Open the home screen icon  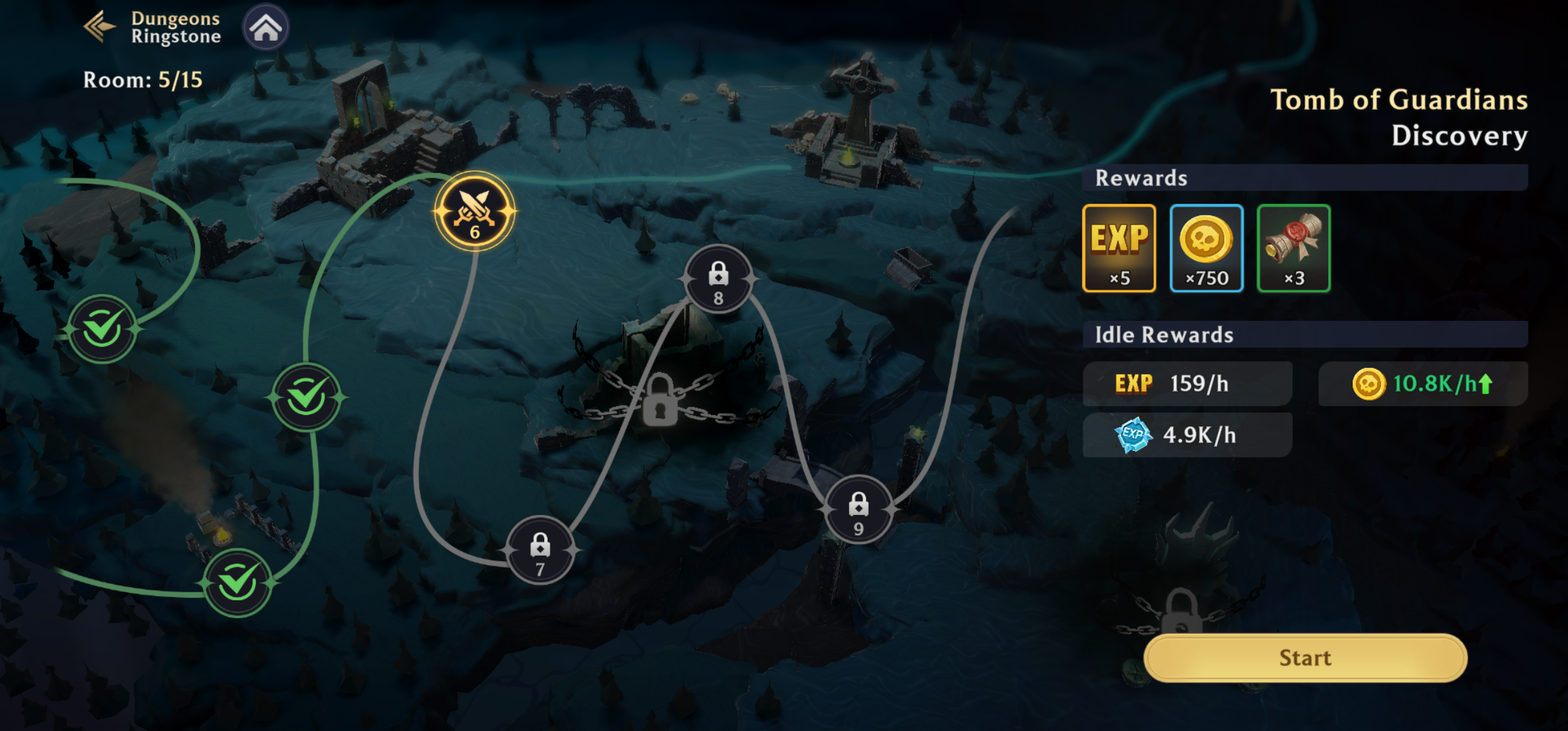click(265, 28)
